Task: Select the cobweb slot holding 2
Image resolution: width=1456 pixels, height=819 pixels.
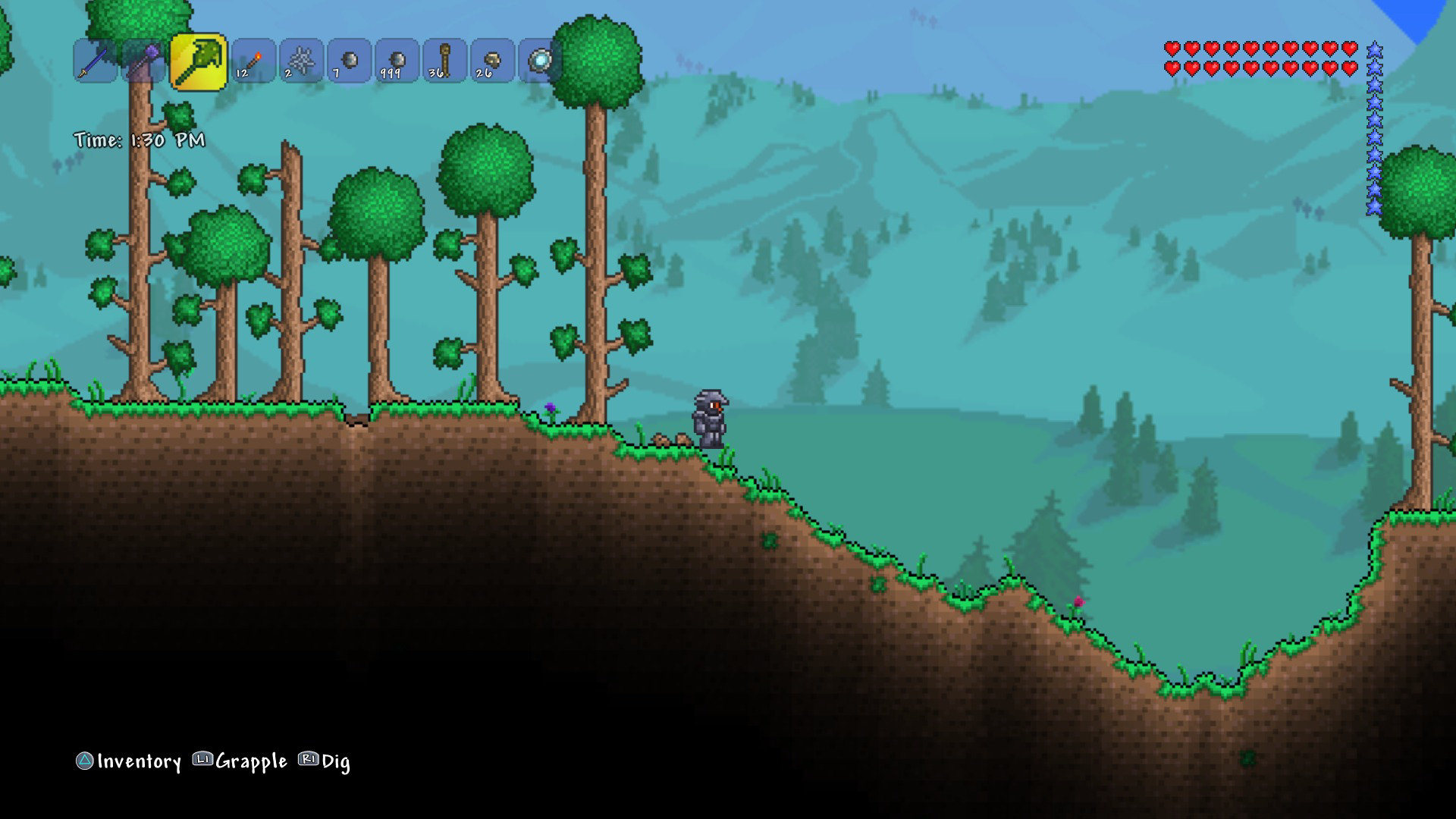Action: (301, 61)
